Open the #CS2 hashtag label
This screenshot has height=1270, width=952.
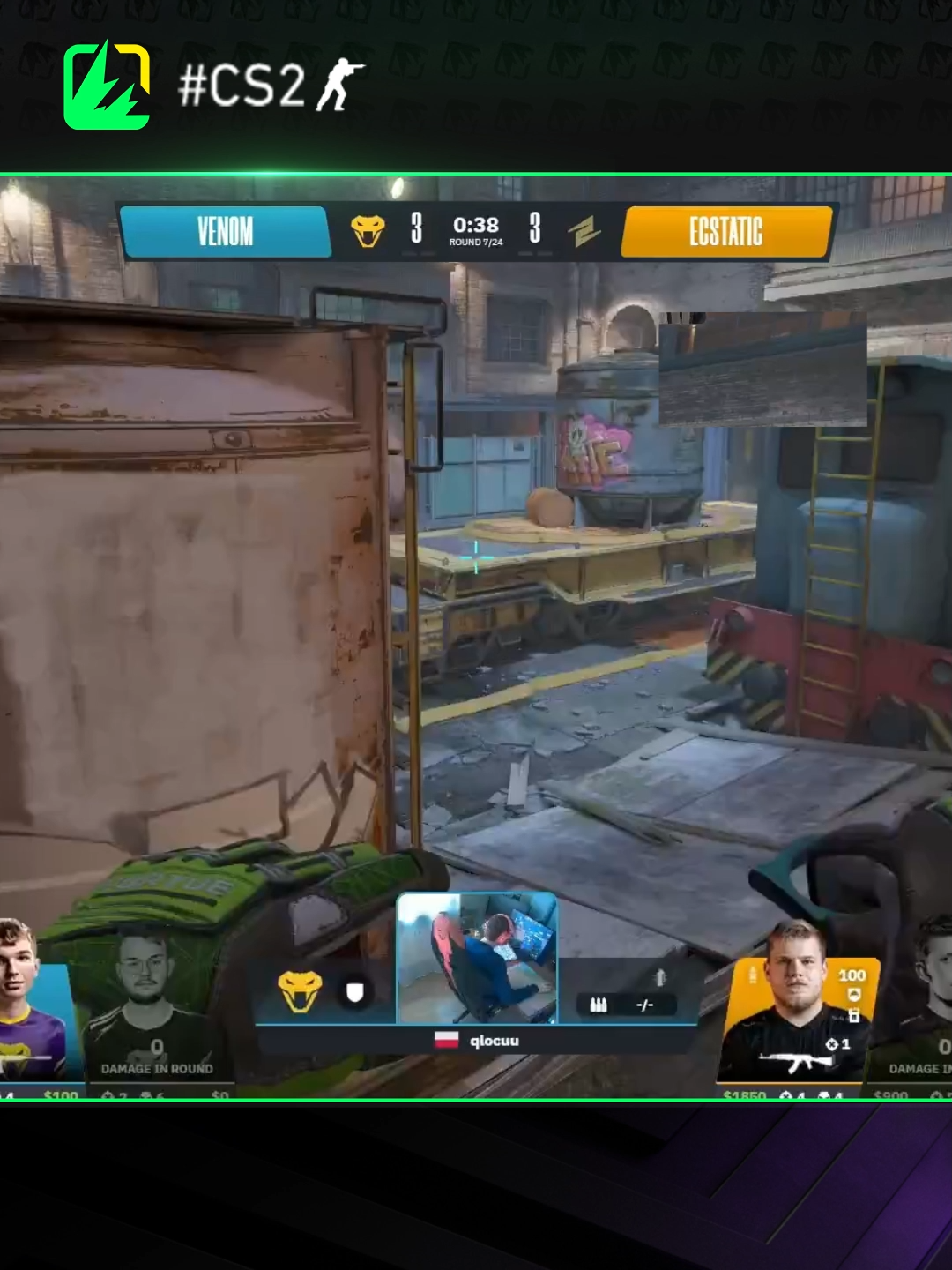(271, 86)
